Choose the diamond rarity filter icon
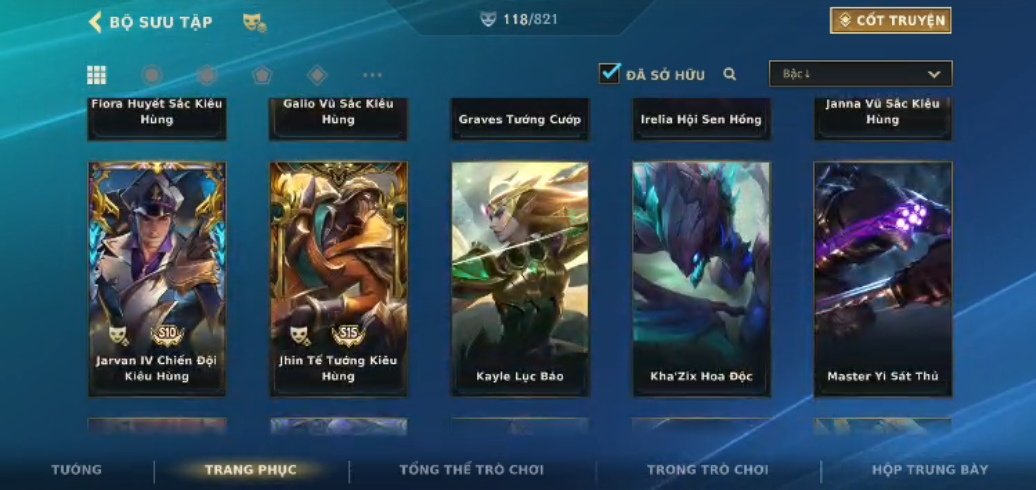Screen dimensions: 1036x490 tap(317, 75)
